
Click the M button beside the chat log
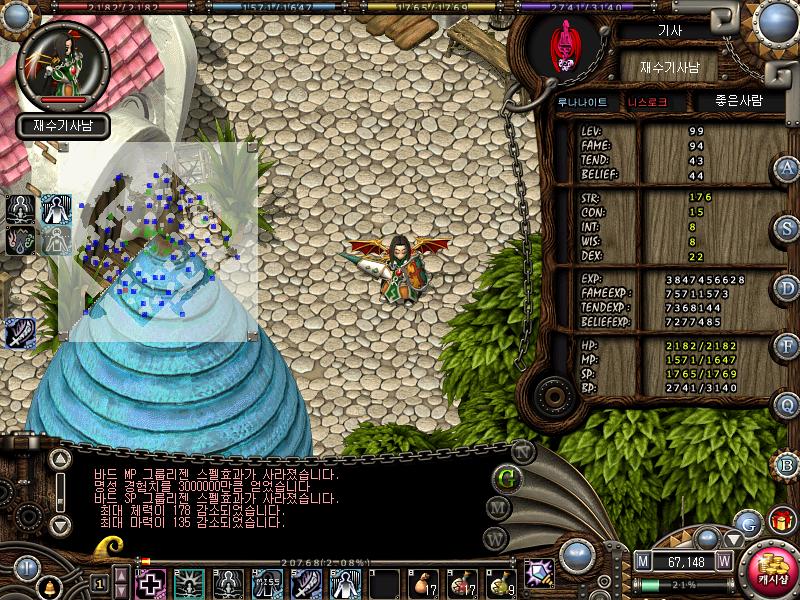pos(497,507)
